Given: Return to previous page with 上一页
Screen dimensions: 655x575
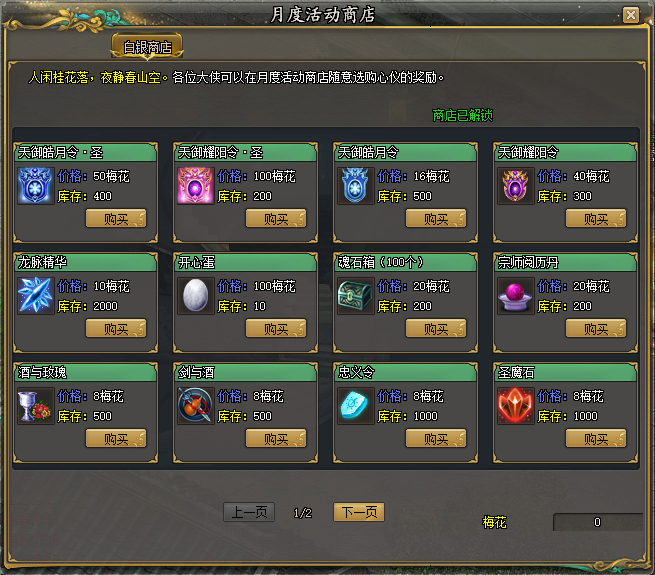Looking at the screenshot, I should coord(248,512).
